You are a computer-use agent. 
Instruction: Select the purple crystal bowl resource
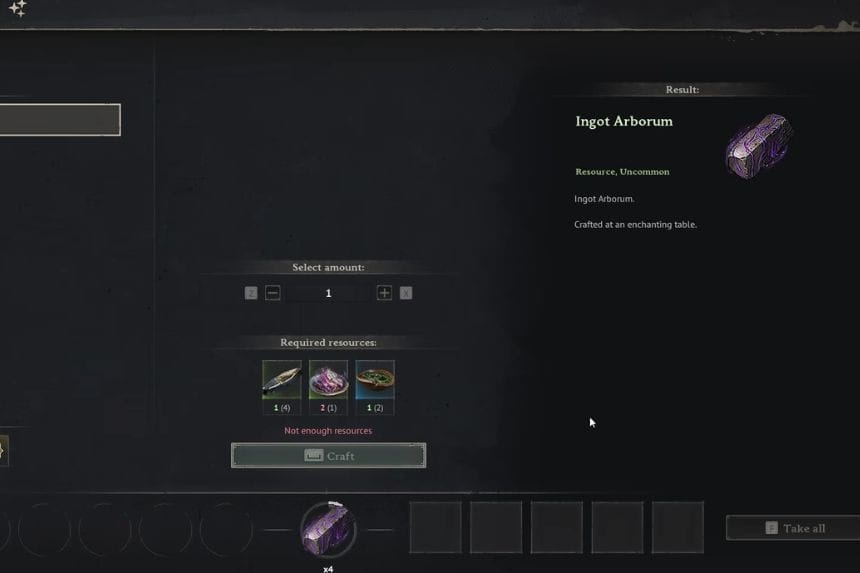328,381
